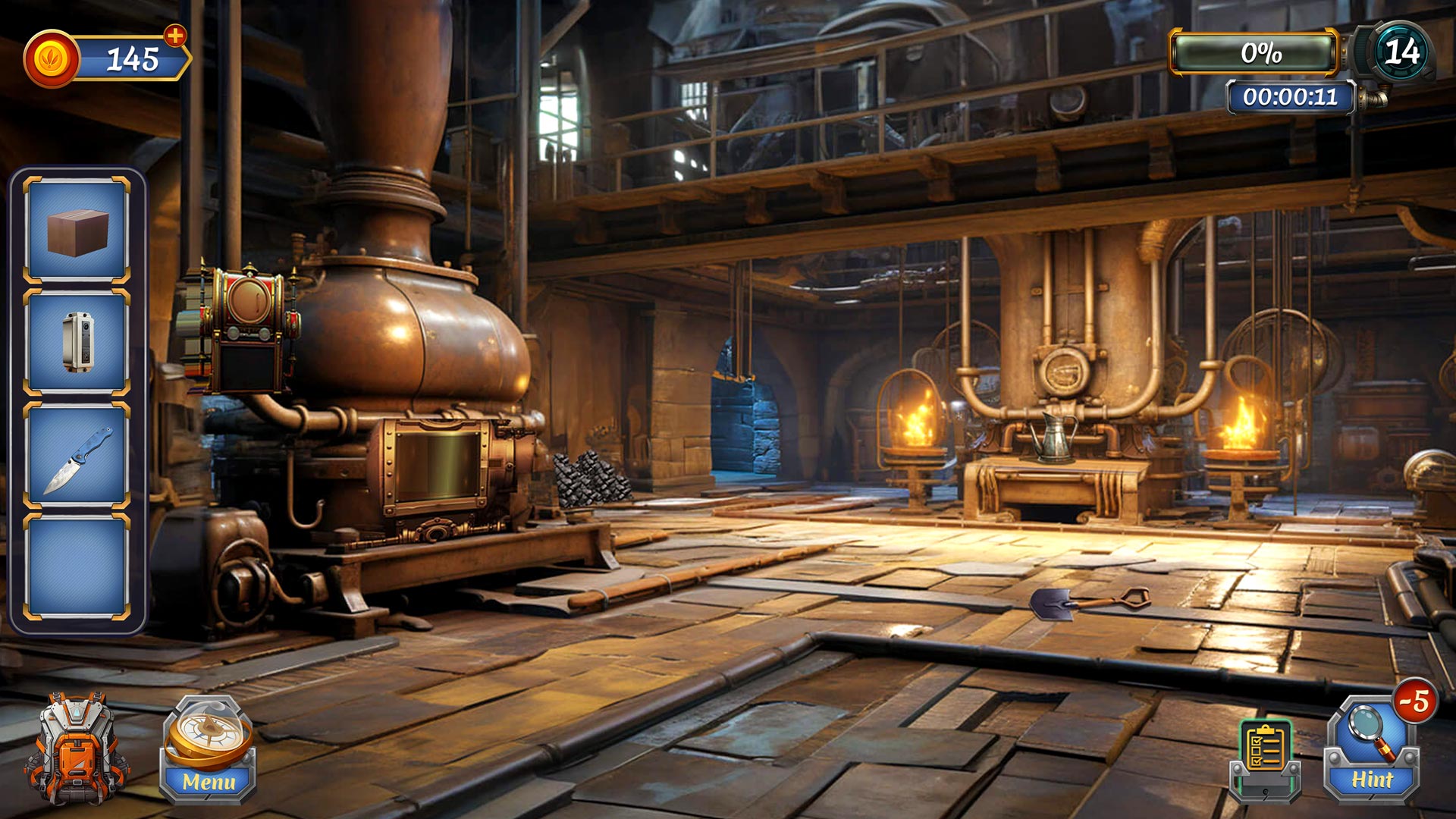The image size is (1456, 819).
Task: Use the Hint magnifying glass button
Action: tap(1371, 751)
